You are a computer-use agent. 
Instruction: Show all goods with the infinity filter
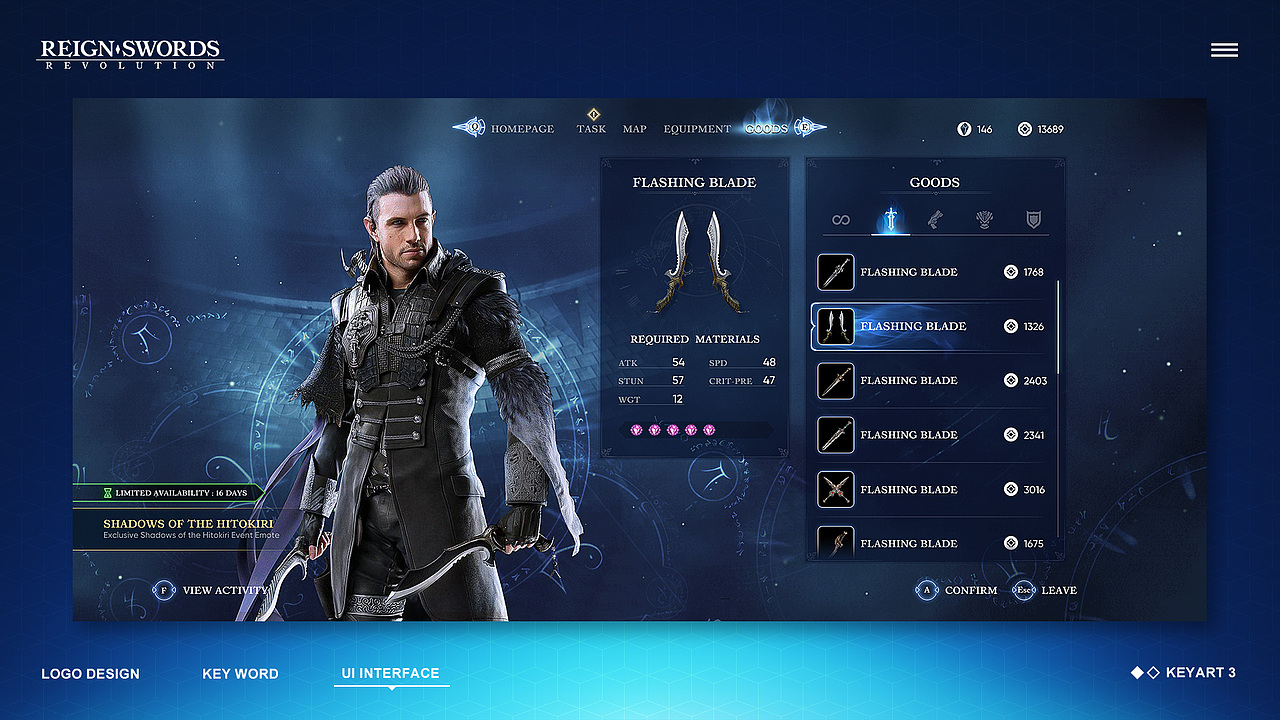point(840,220)
